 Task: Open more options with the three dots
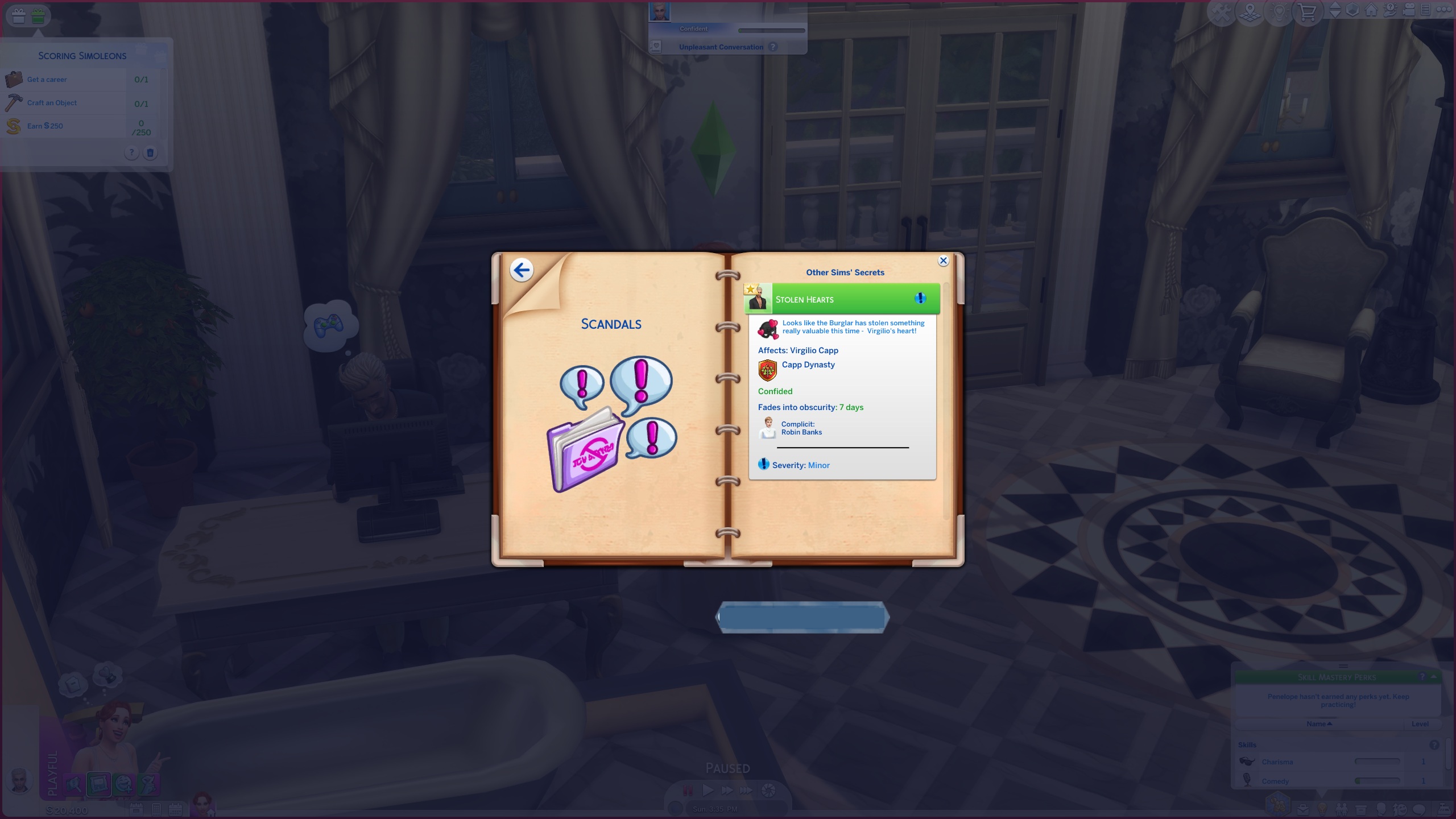click(1443, 9)
